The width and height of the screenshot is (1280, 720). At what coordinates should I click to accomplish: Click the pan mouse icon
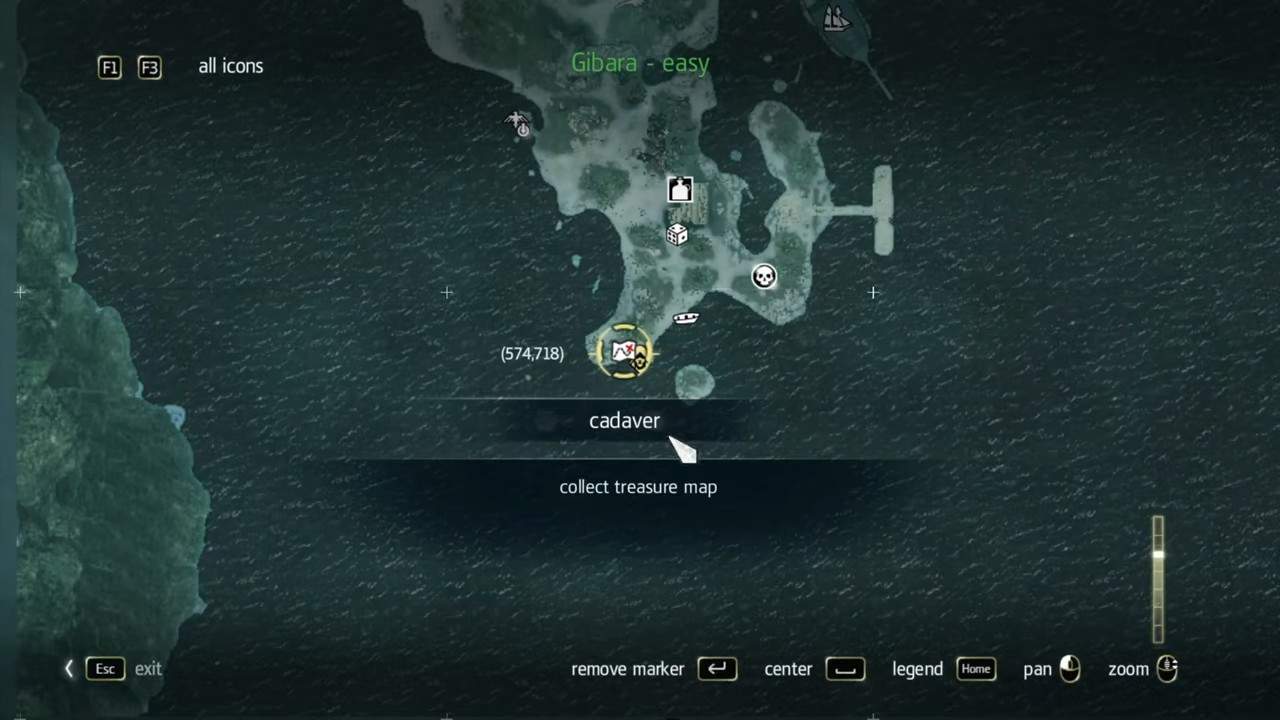point(1069,669)
